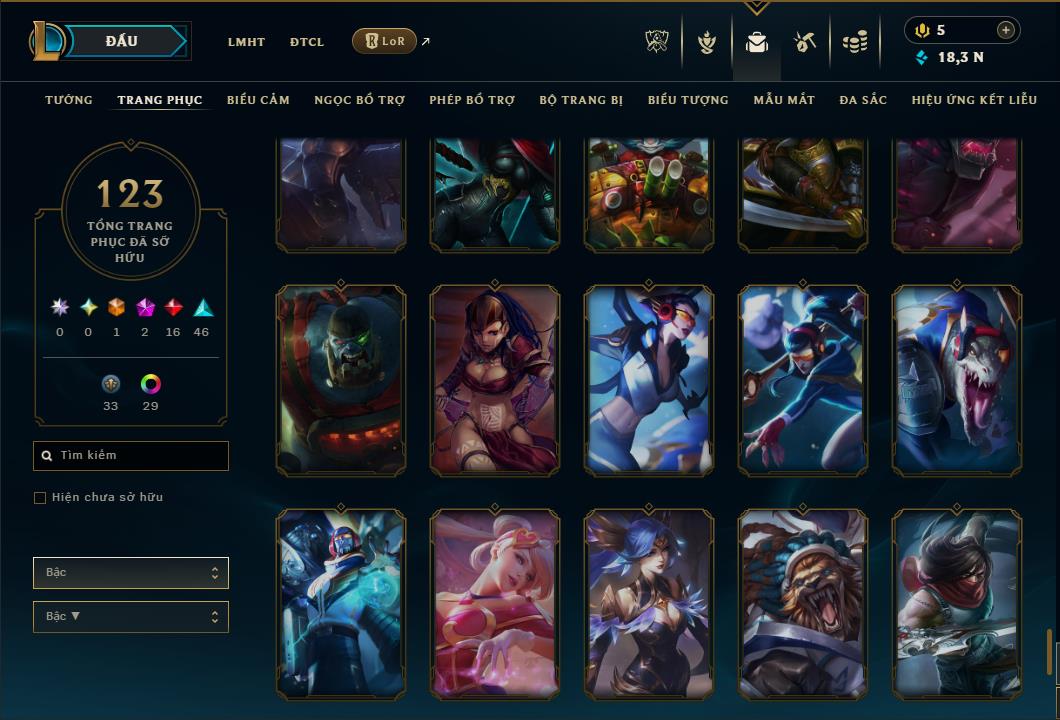Go to the NGỌC BỔ TRỢ tab
This screenshot has width=1060, height=720.
tap(359, 100)
